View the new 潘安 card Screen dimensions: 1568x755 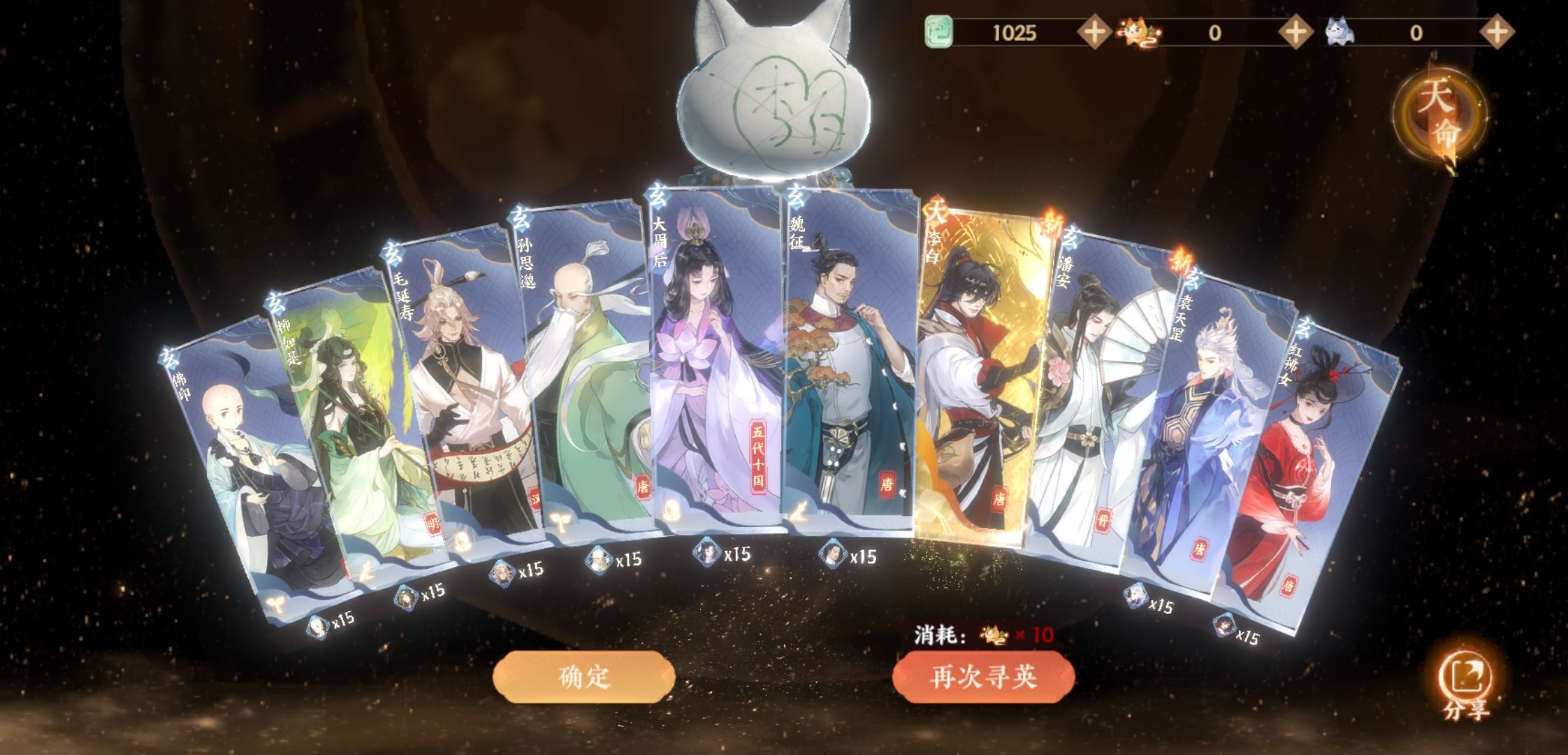click(1090, 398)
